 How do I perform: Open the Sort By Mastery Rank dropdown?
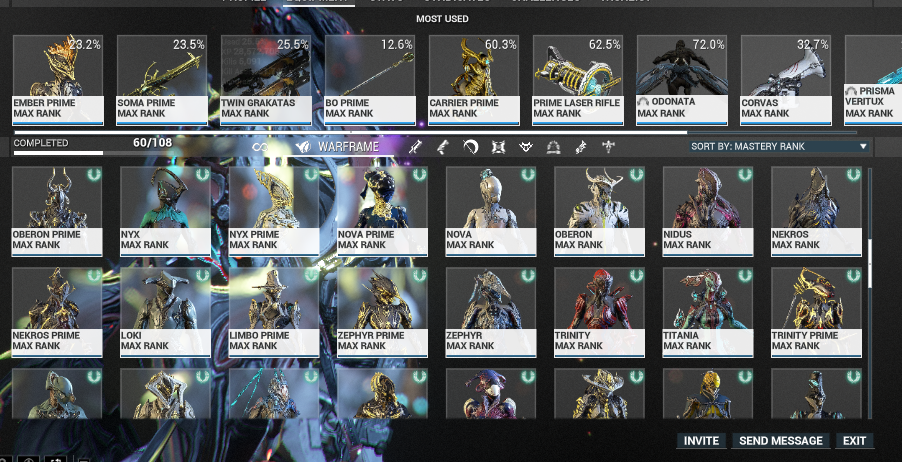click(x=779, y=147)
